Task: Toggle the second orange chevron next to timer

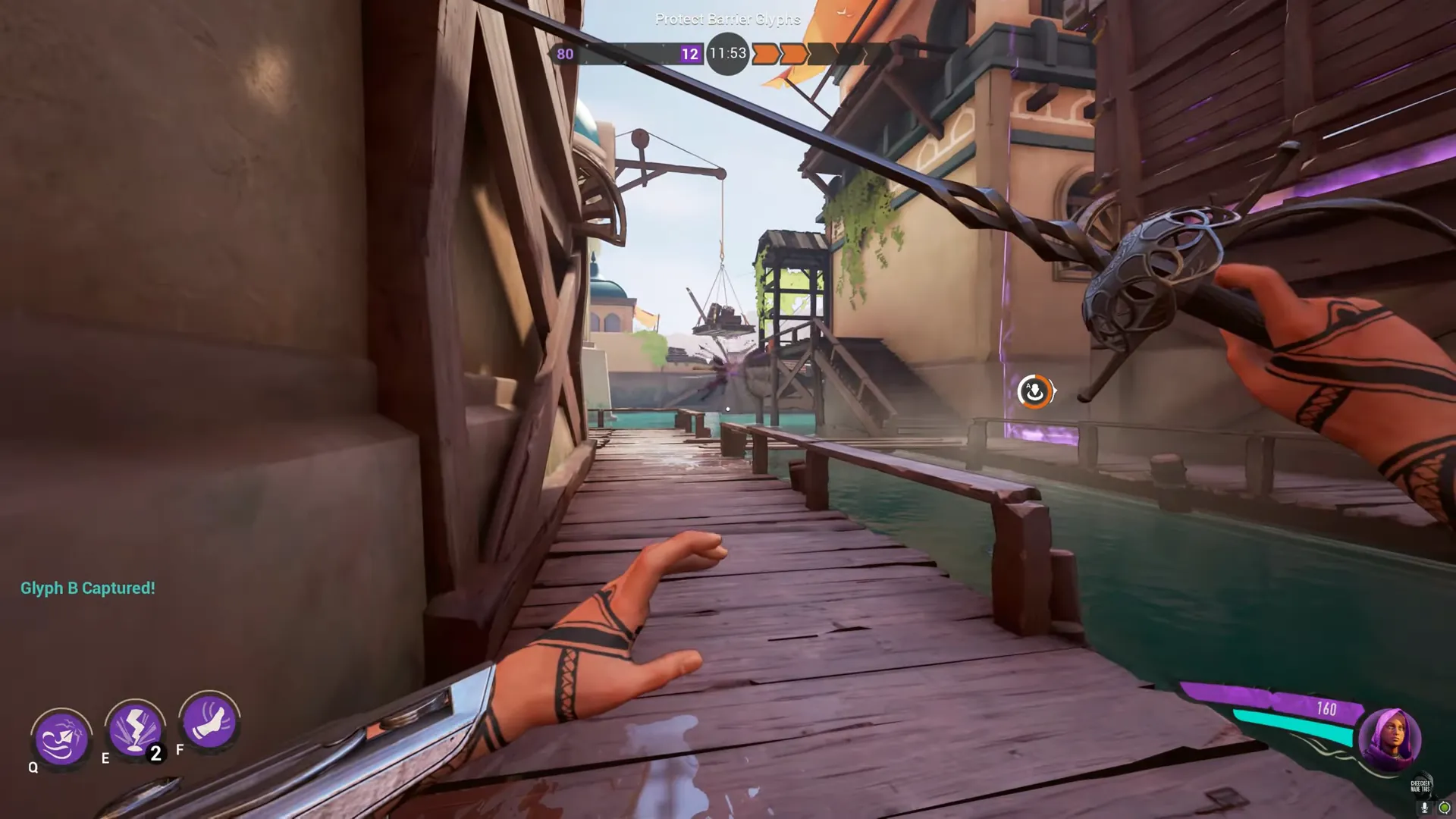Action: click(x=793, y=53)
